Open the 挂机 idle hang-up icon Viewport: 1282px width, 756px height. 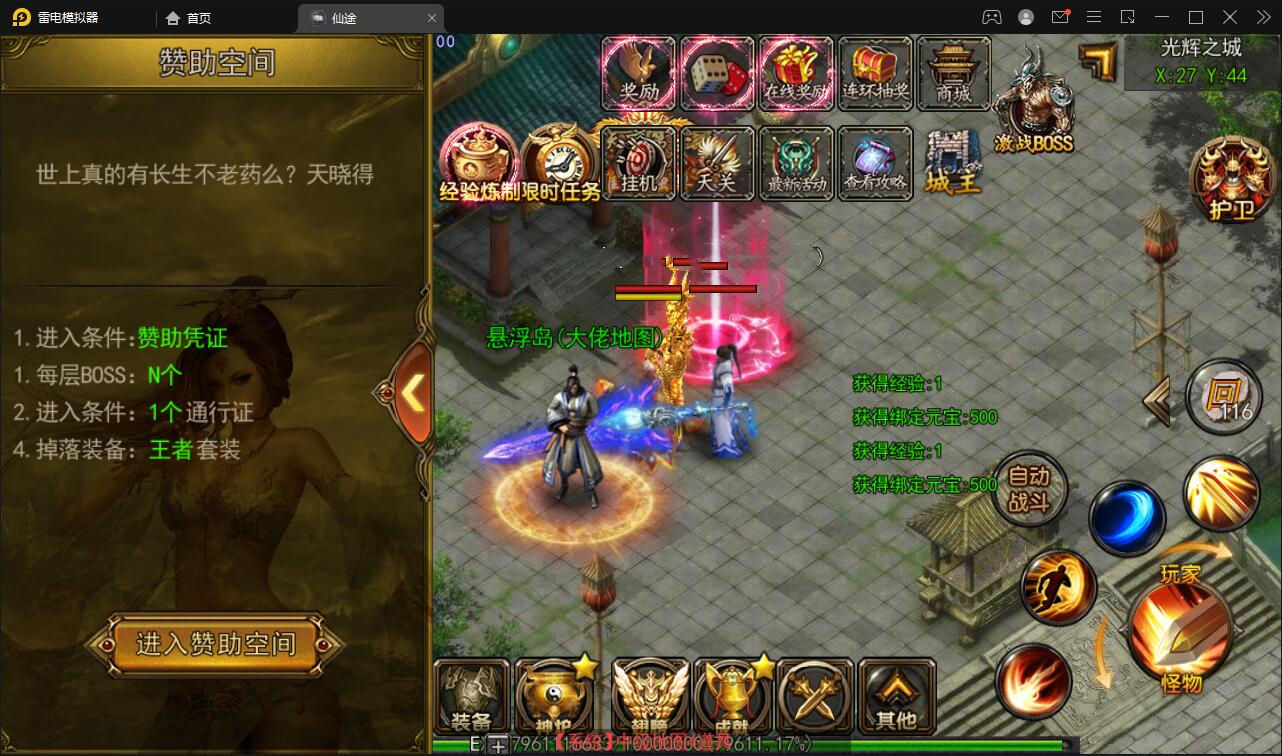coord(639,162)
